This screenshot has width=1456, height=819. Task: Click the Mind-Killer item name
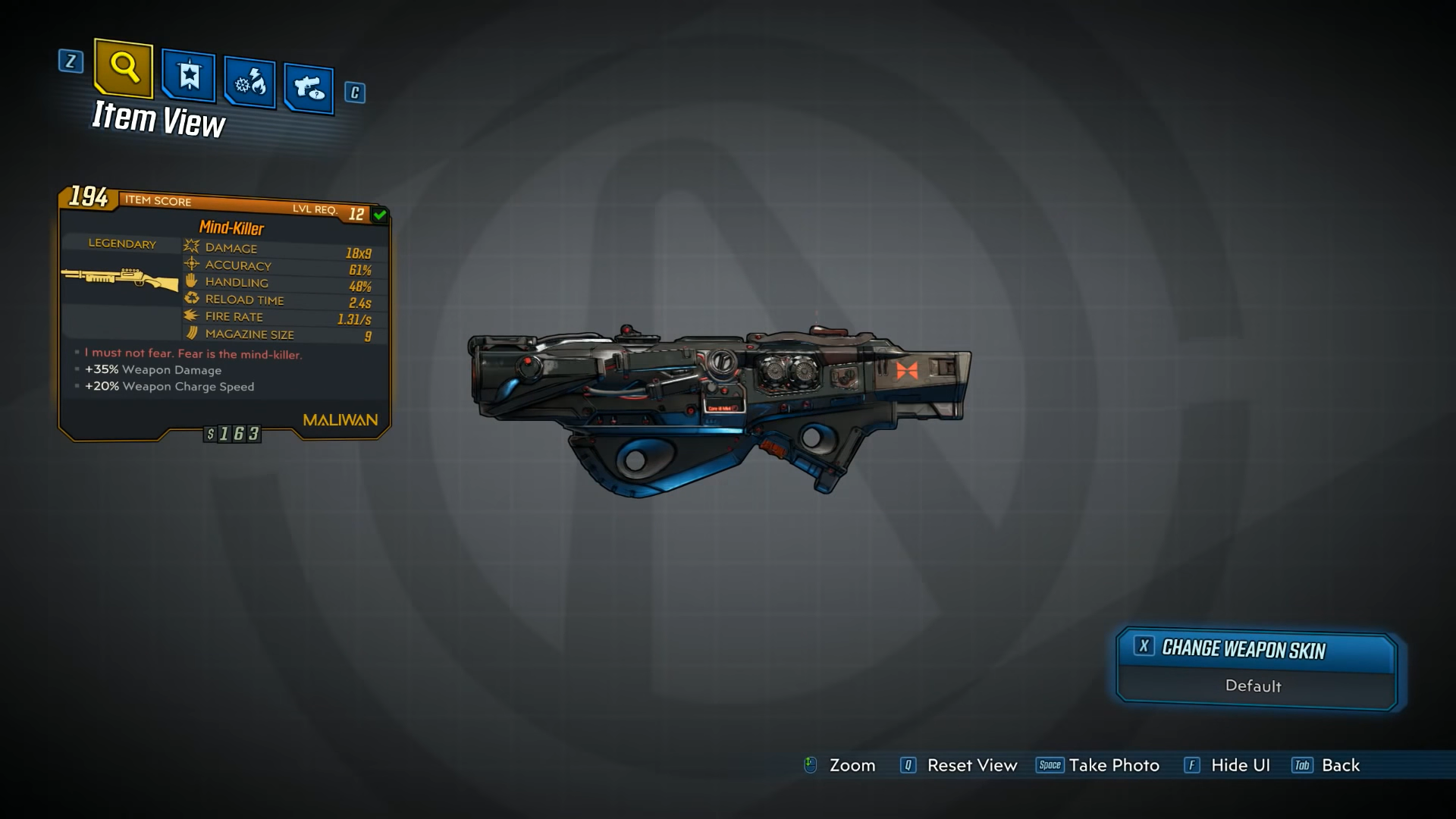[231, 228]
